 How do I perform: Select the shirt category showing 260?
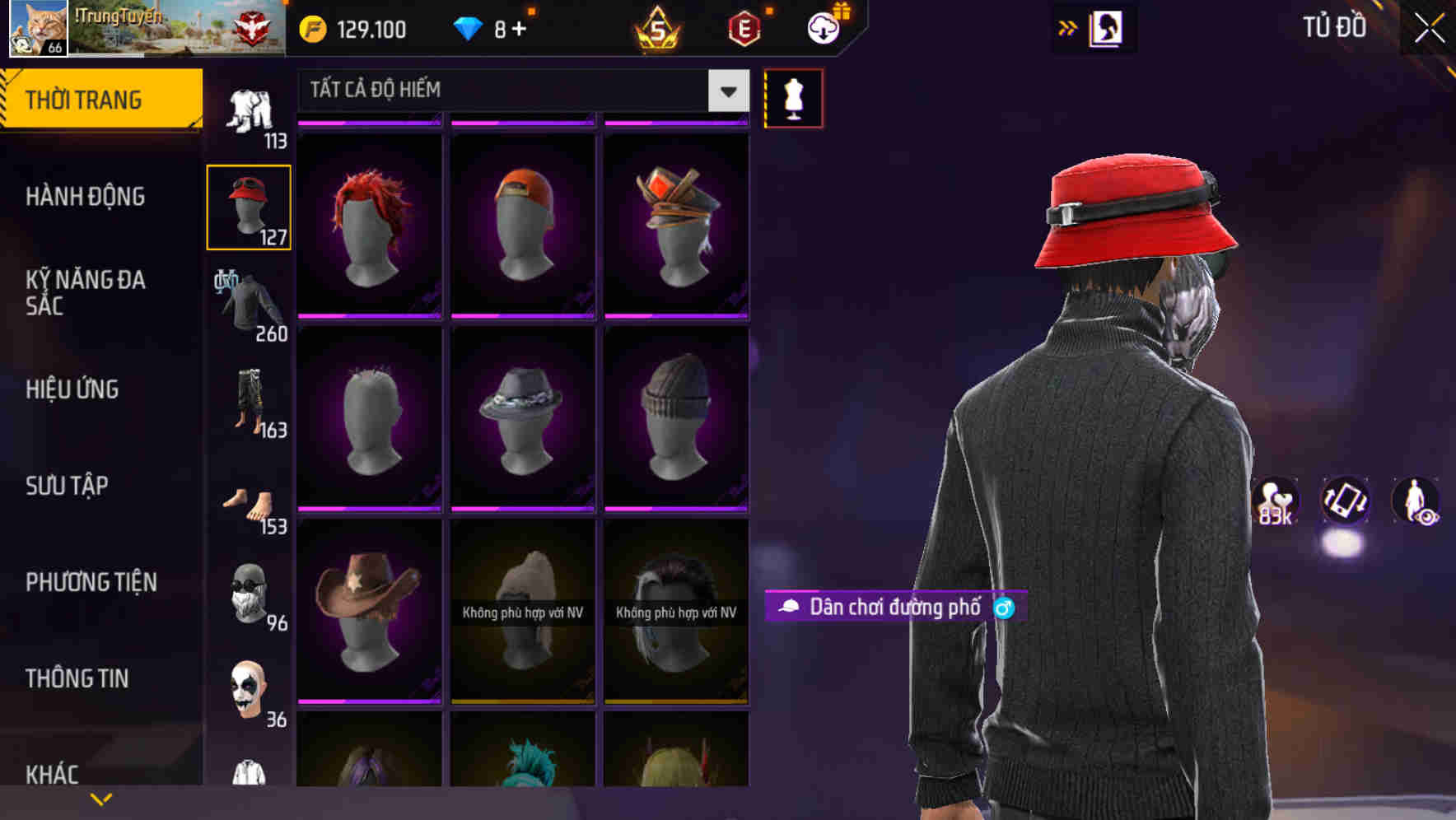(249, 305)
